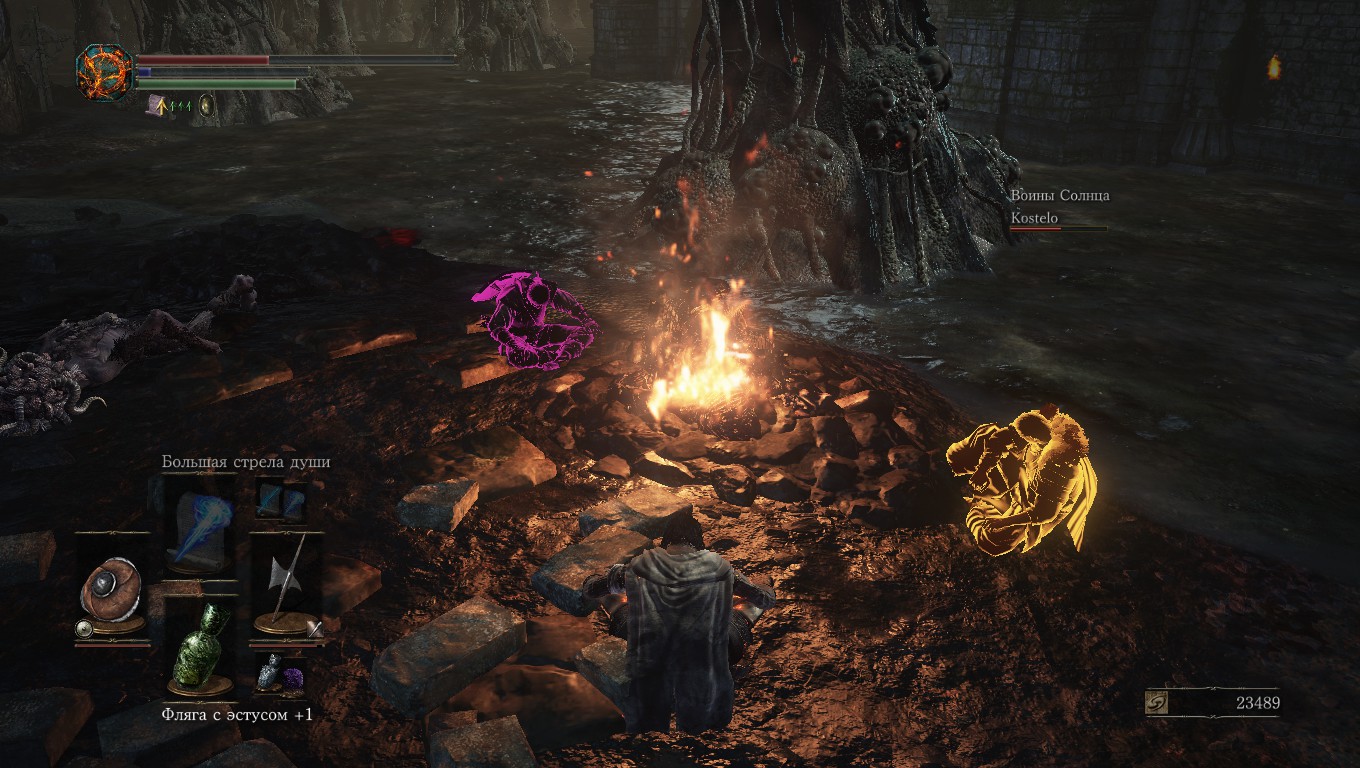The height and width of the screenshot is (768, 1360).
Task: Click the next-items preview below the halberd
Action: pyautogui.click(x=280, y=673)
